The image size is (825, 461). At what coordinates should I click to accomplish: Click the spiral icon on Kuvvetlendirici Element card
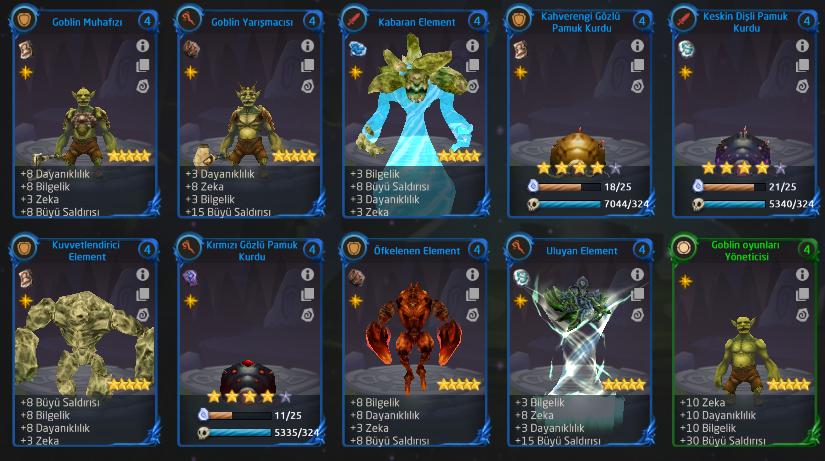click(142, 315)
